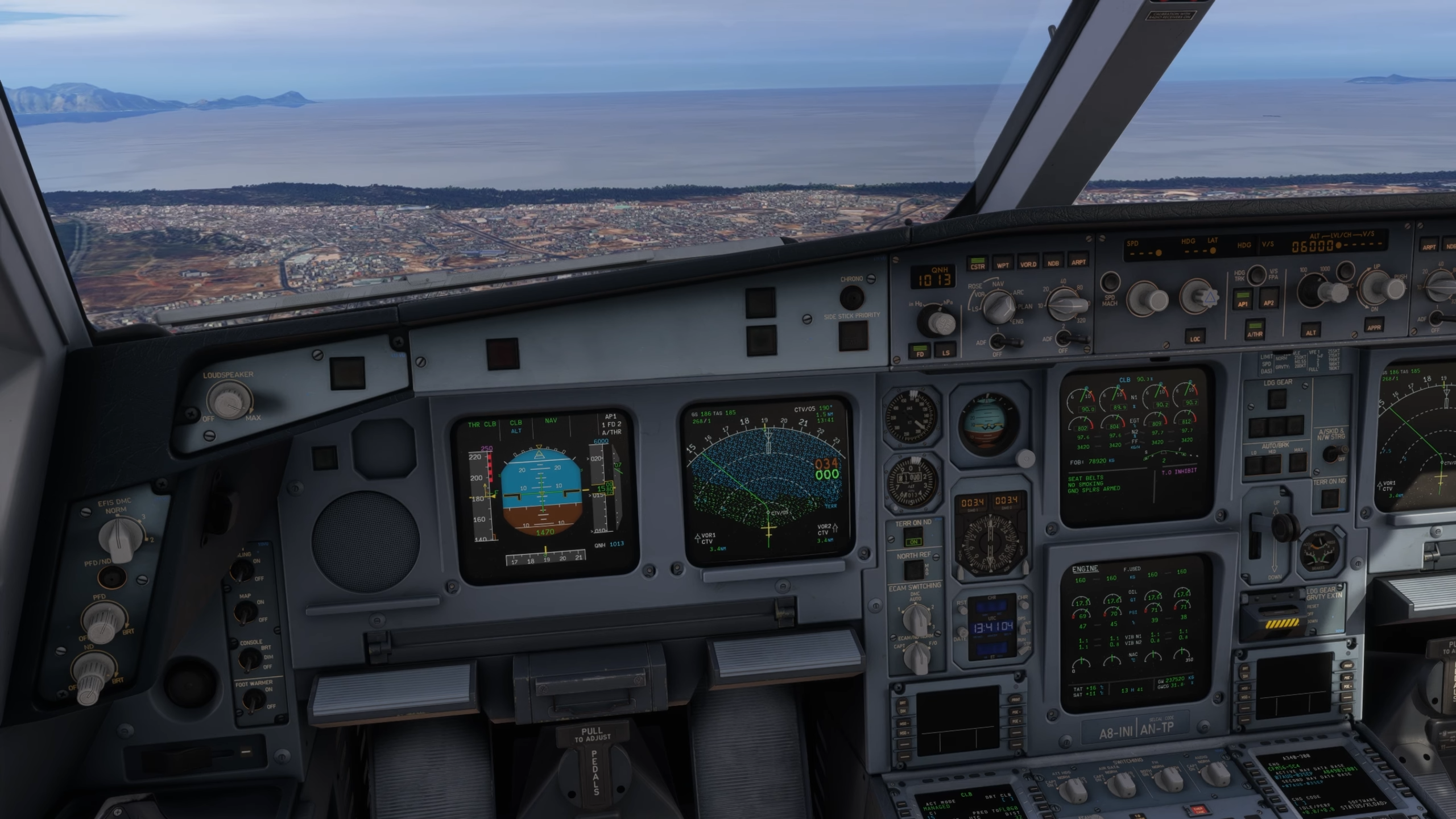Arm the APPR approach button

(x=1374, y=326)
